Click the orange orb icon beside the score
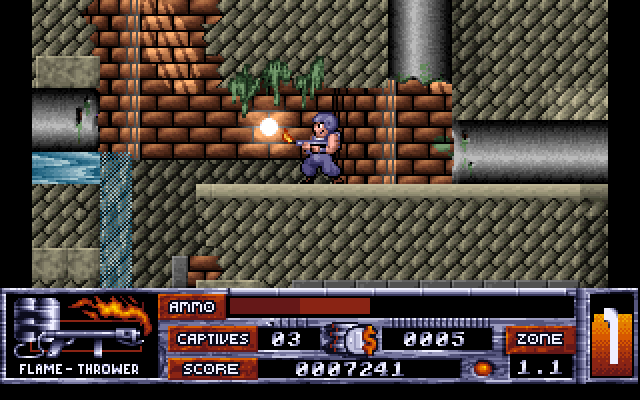The height and width of the screenshot is (400, 640). (483, 368)
